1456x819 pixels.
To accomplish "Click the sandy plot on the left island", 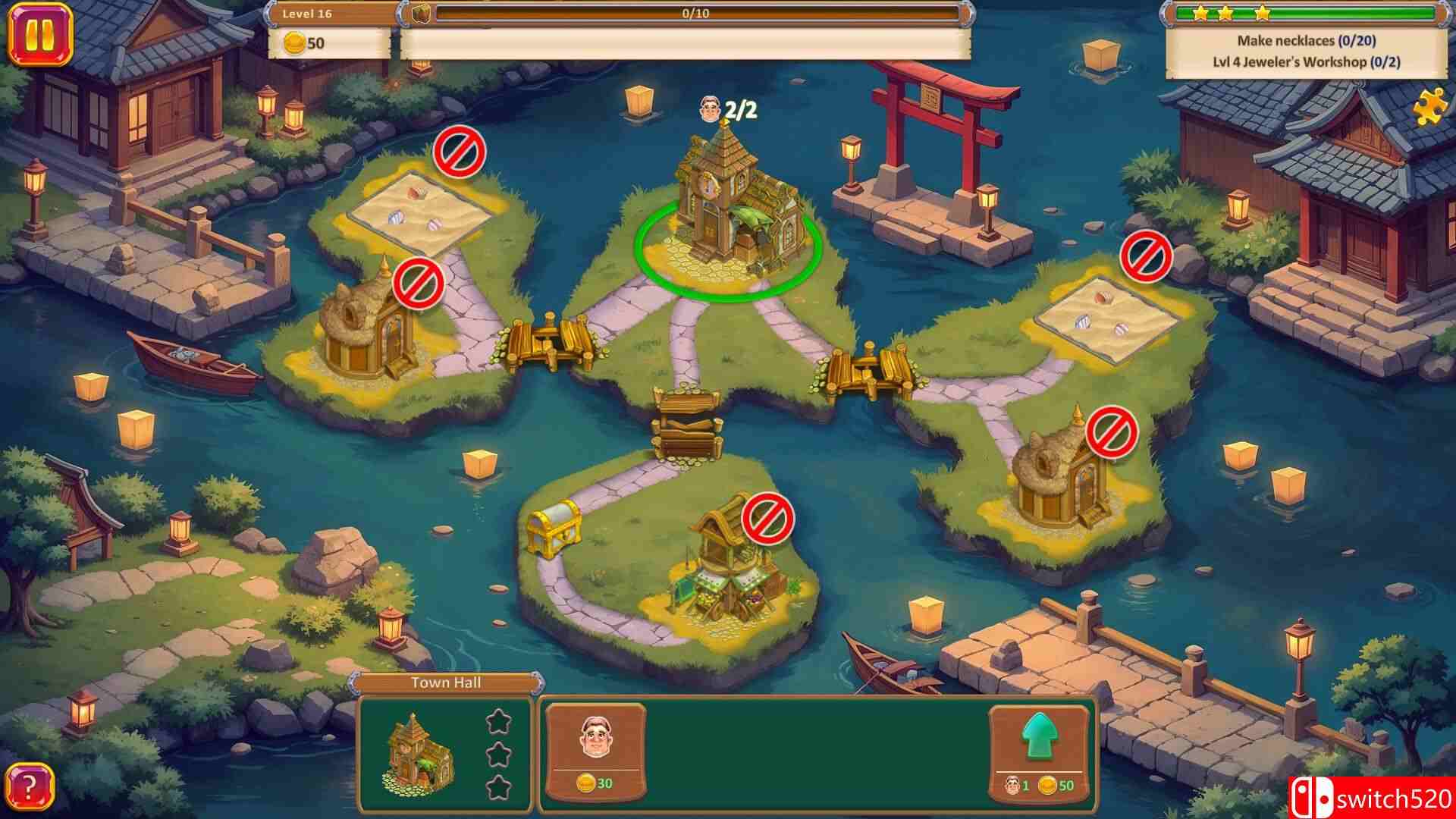I will [413, 212].
